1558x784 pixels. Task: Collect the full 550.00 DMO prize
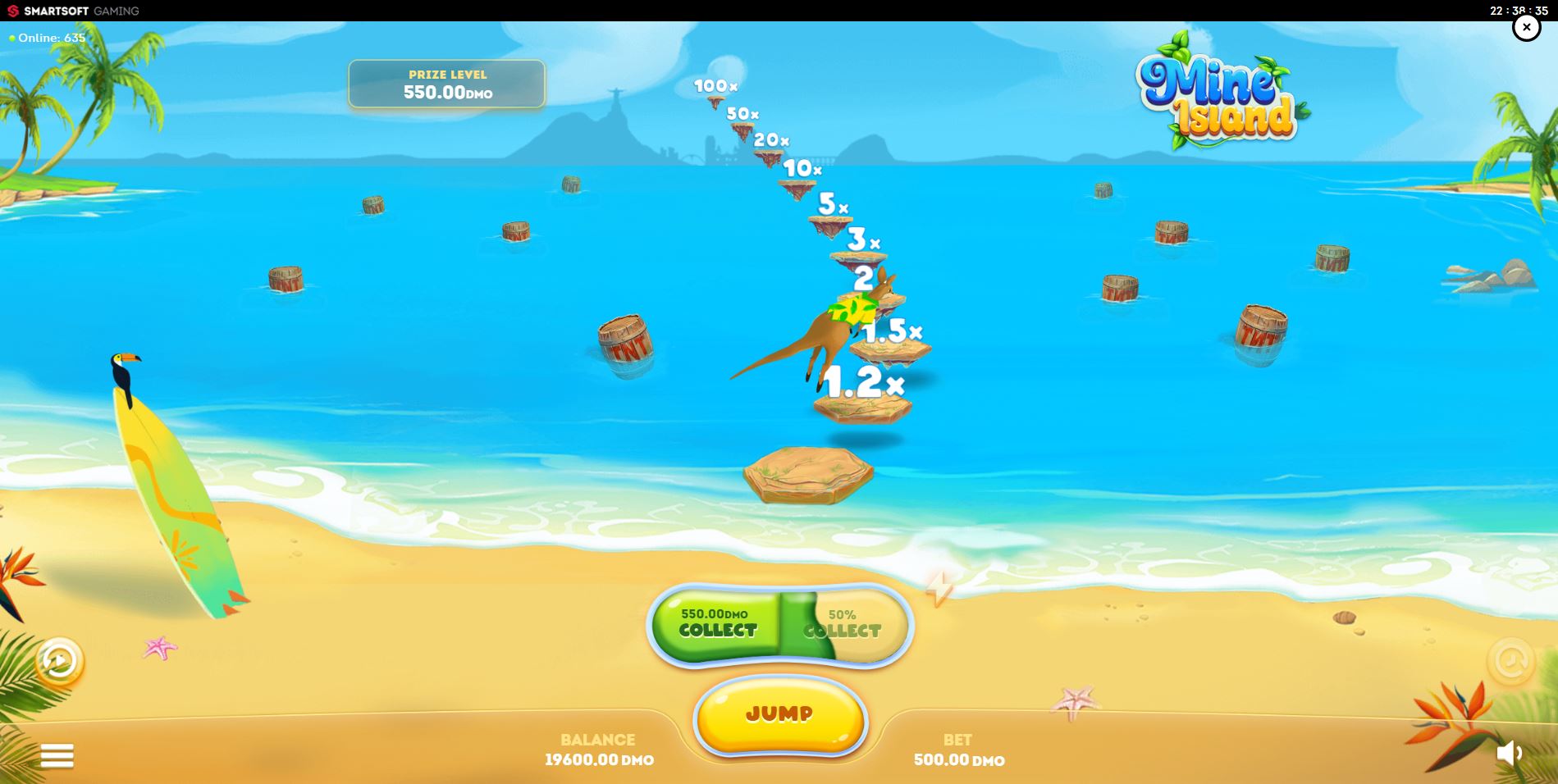(x=715, y=625)
